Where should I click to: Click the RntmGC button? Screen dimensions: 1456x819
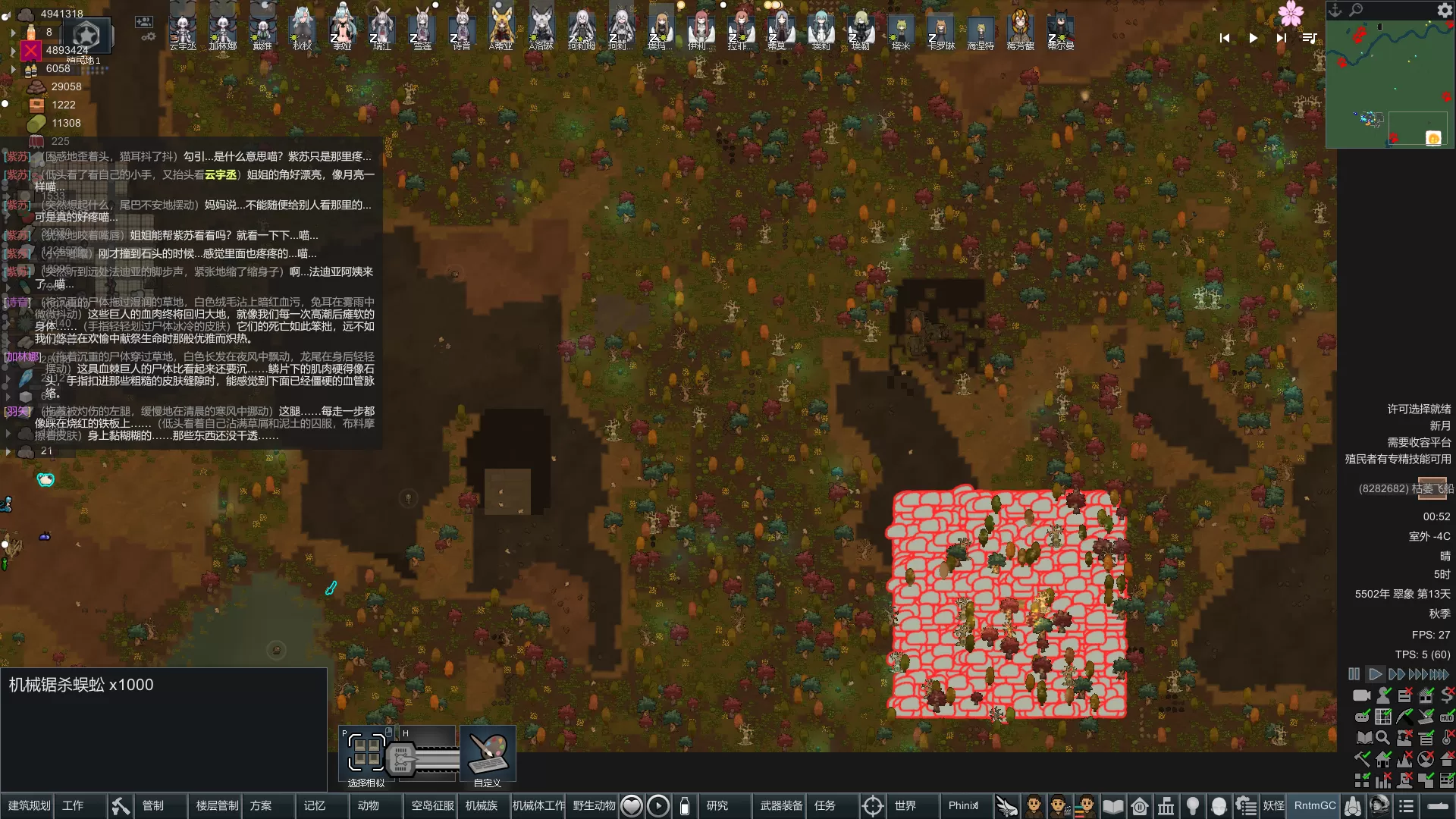pos(1315,805)
